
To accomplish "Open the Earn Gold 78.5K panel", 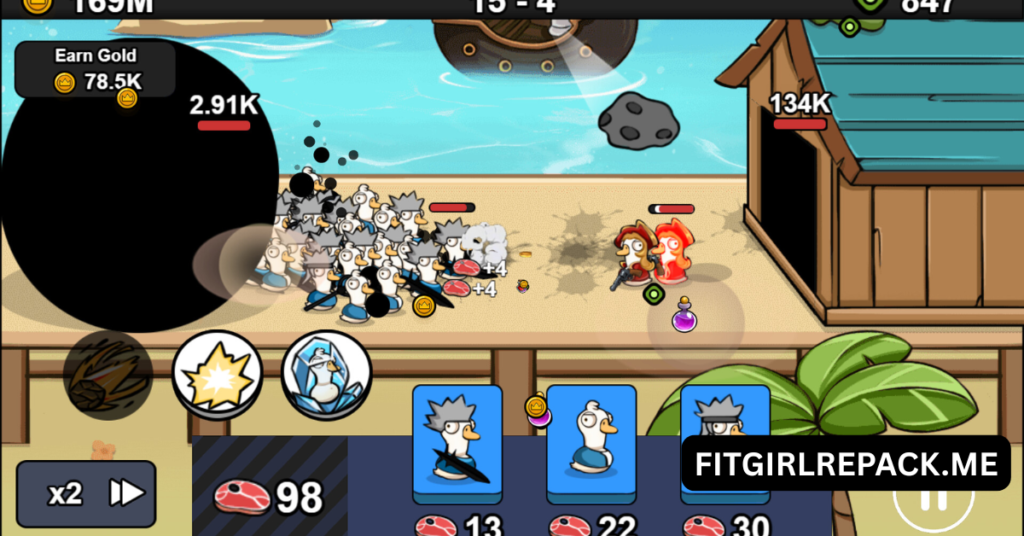I will coord(96,69).
